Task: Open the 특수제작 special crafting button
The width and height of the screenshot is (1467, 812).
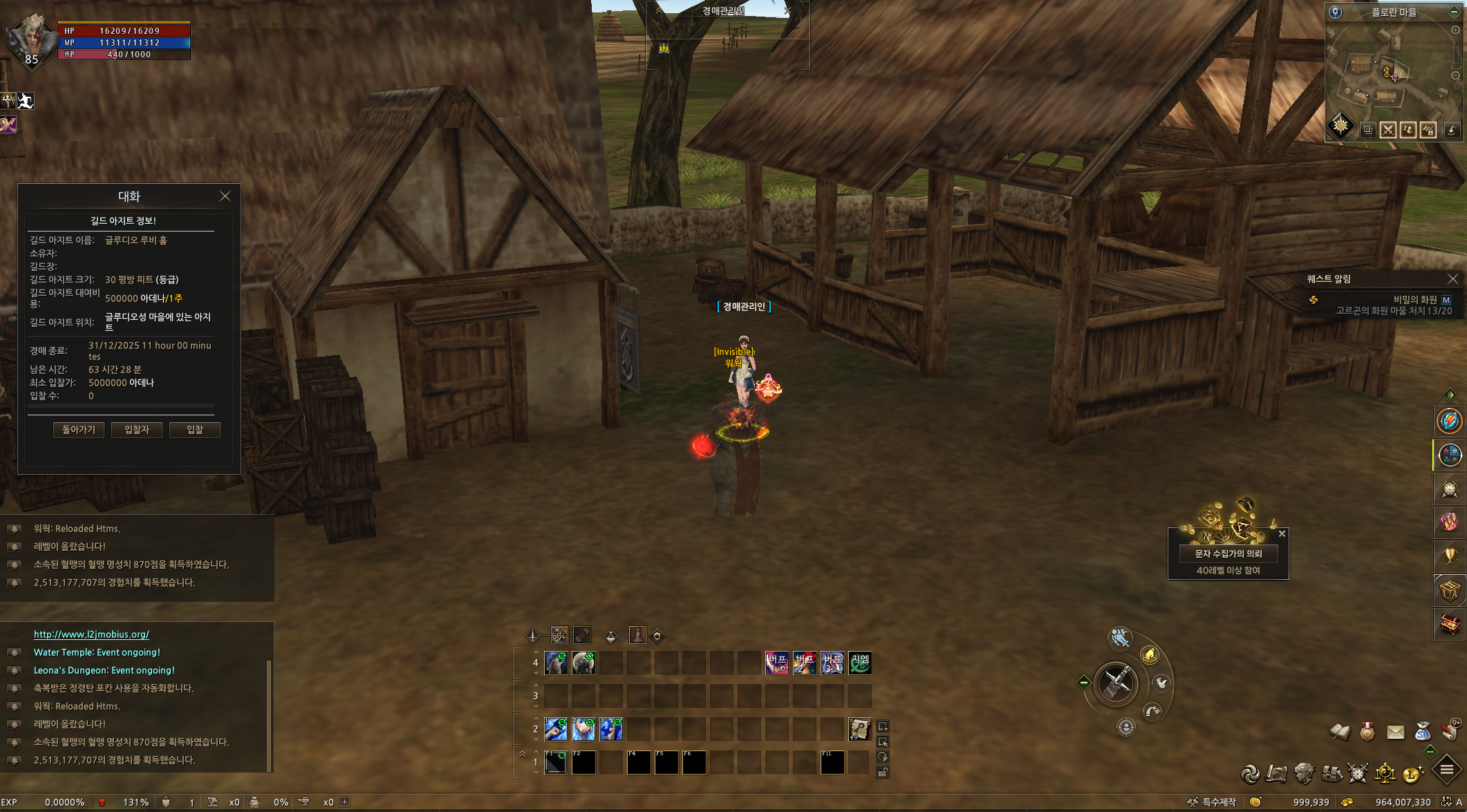Action: (1213, 802)
